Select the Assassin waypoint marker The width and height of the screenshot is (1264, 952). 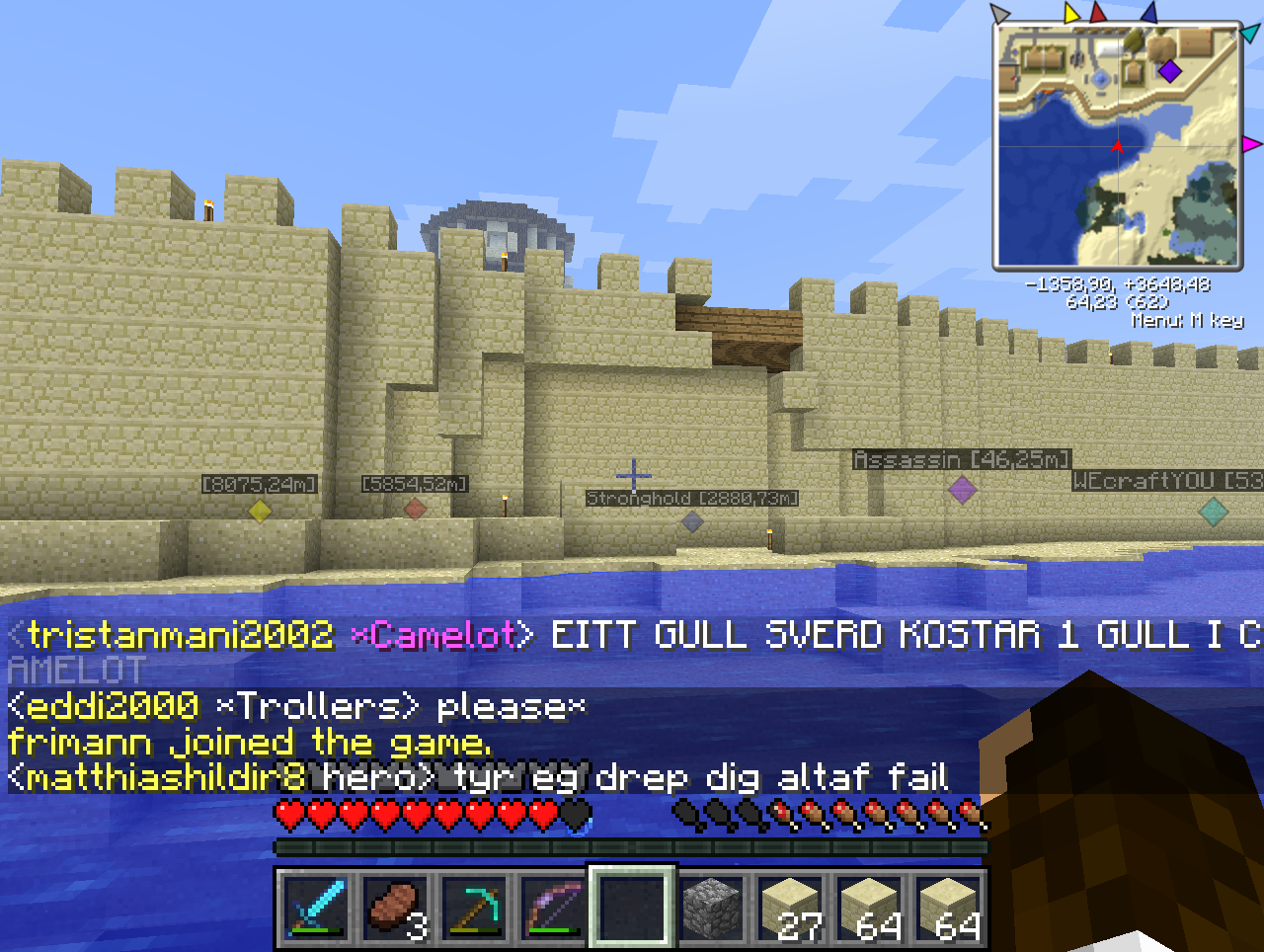pyautogui.click(x=962, y=488)
